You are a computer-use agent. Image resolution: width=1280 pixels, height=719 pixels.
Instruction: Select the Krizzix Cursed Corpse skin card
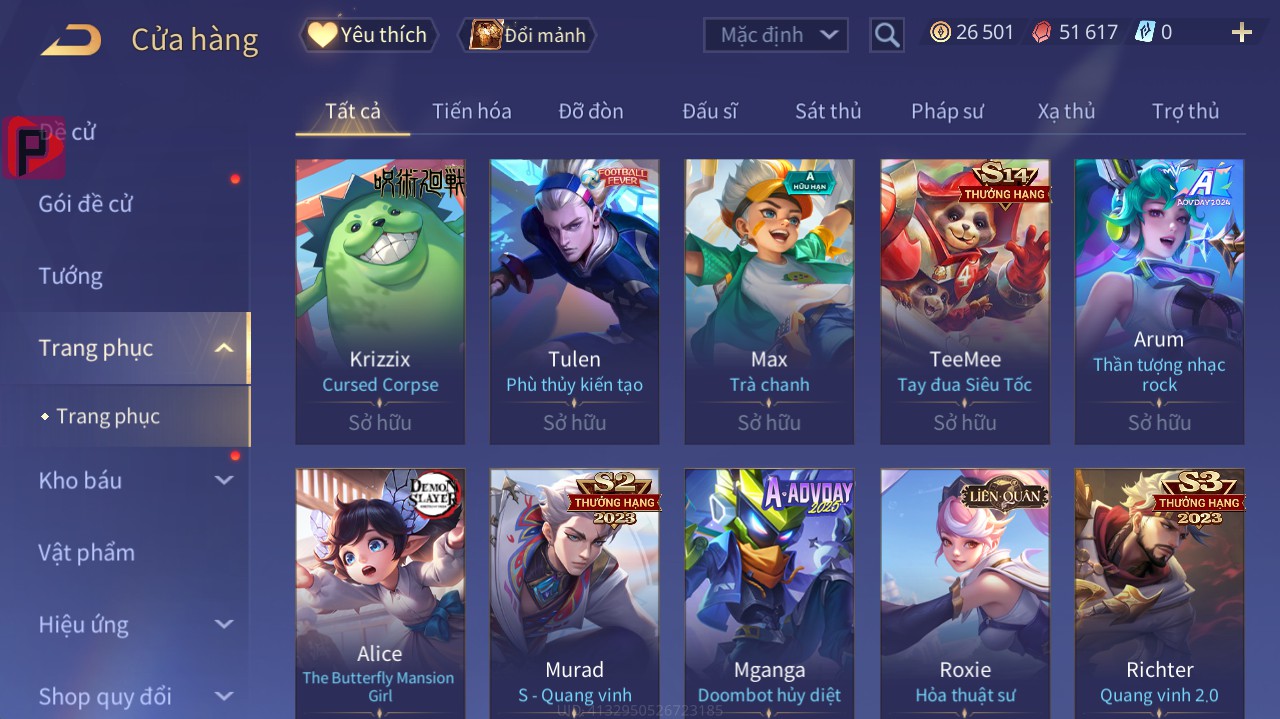point(380,300)
